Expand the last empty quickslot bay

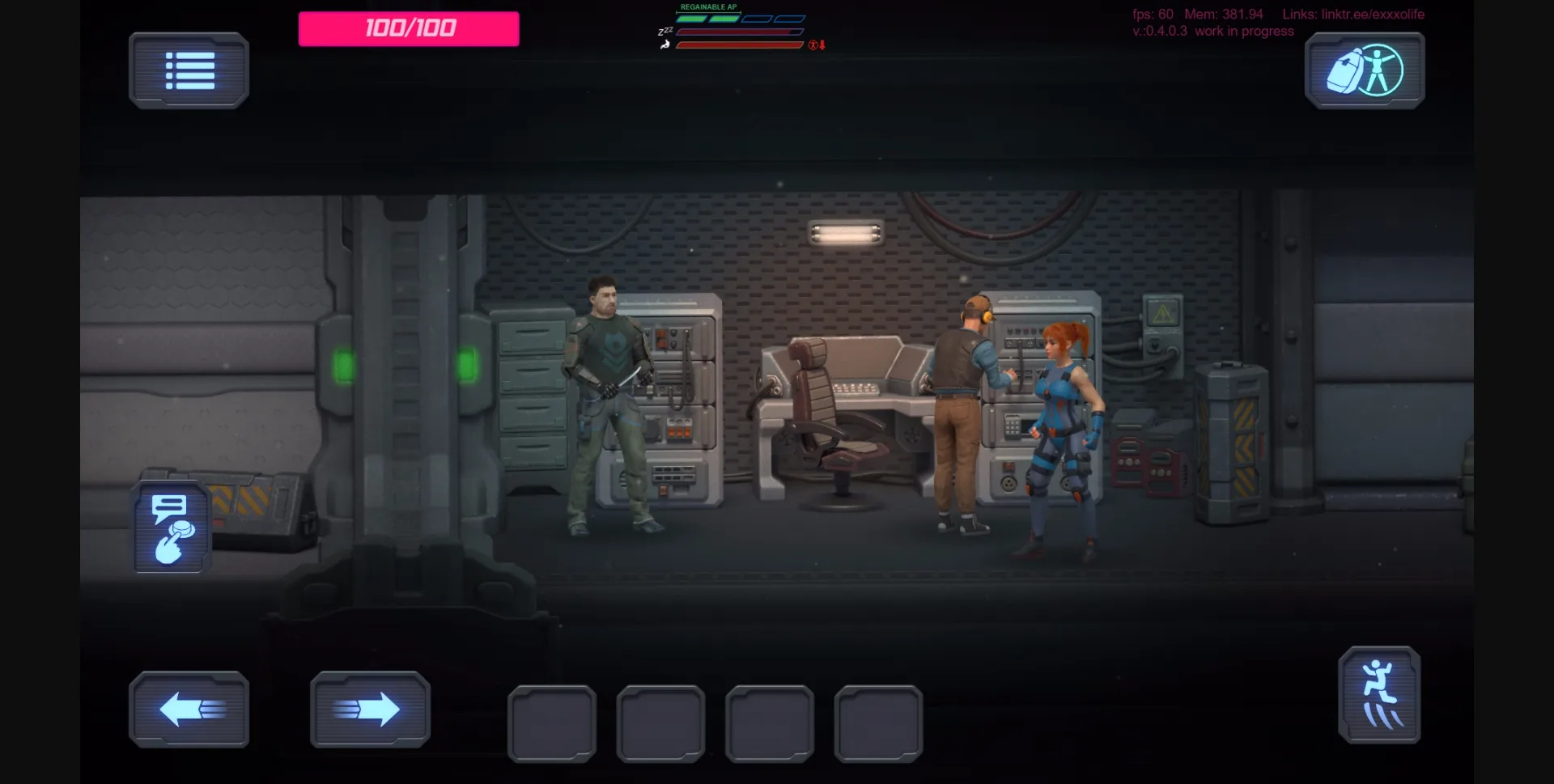tap(879, 723)
